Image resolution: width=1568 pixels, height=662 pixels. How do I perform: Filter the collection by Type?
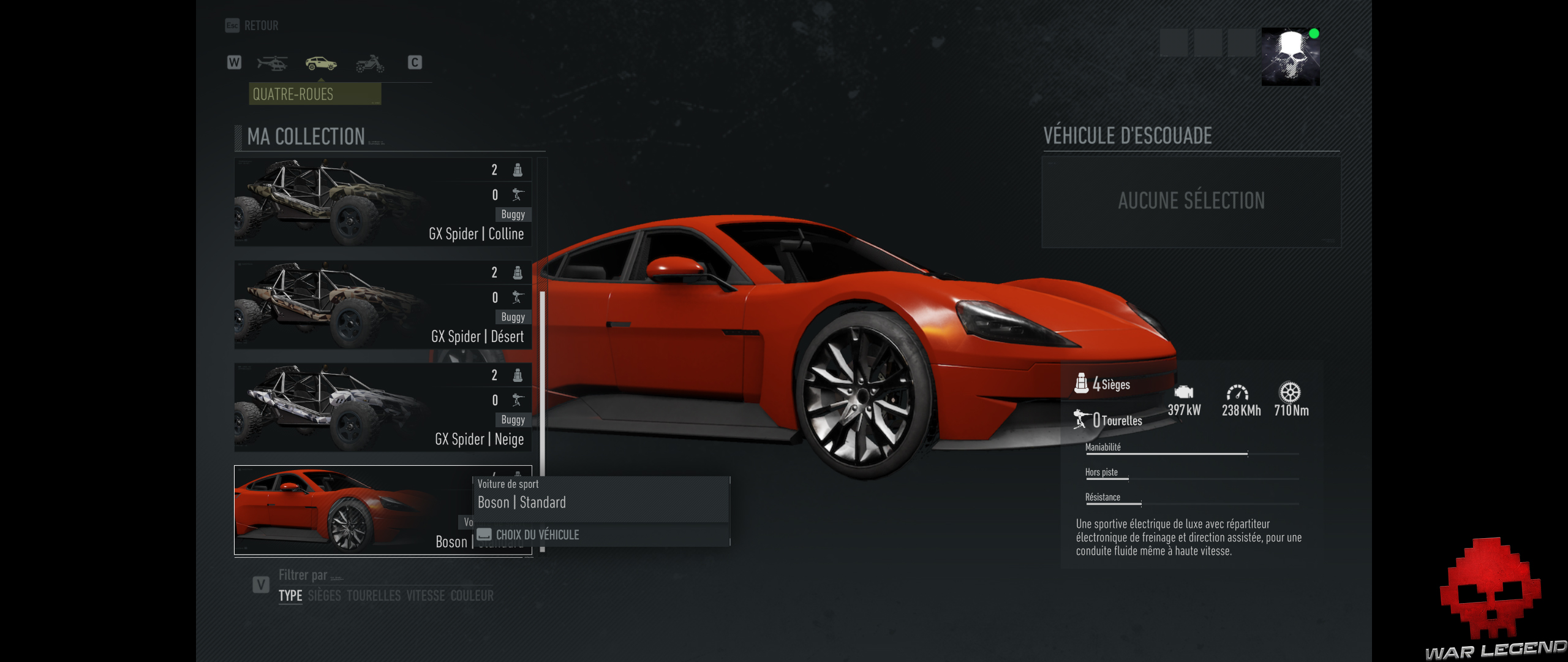[x=290, y=596]
